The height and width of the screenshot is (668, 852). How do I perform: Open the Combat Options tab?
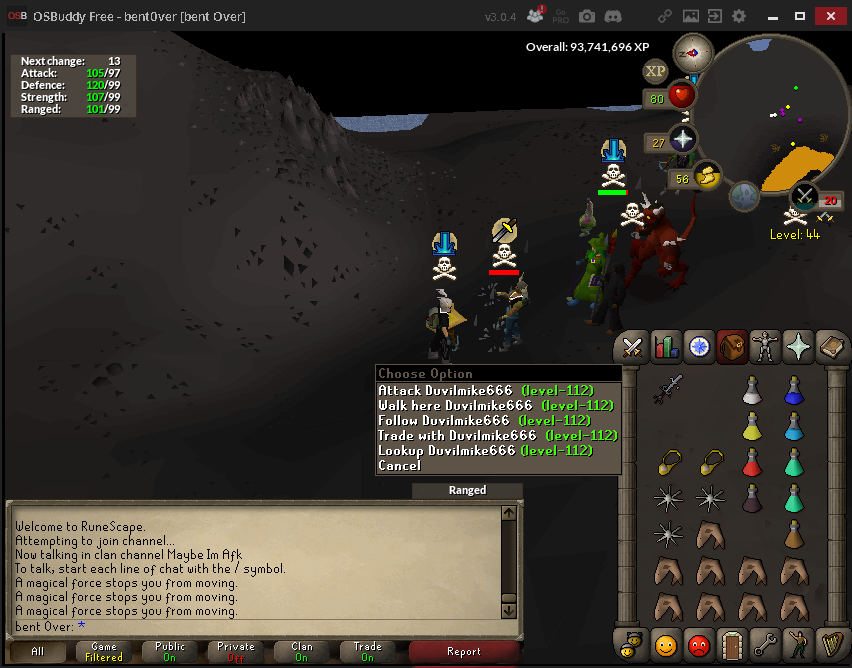pos(632,347)
